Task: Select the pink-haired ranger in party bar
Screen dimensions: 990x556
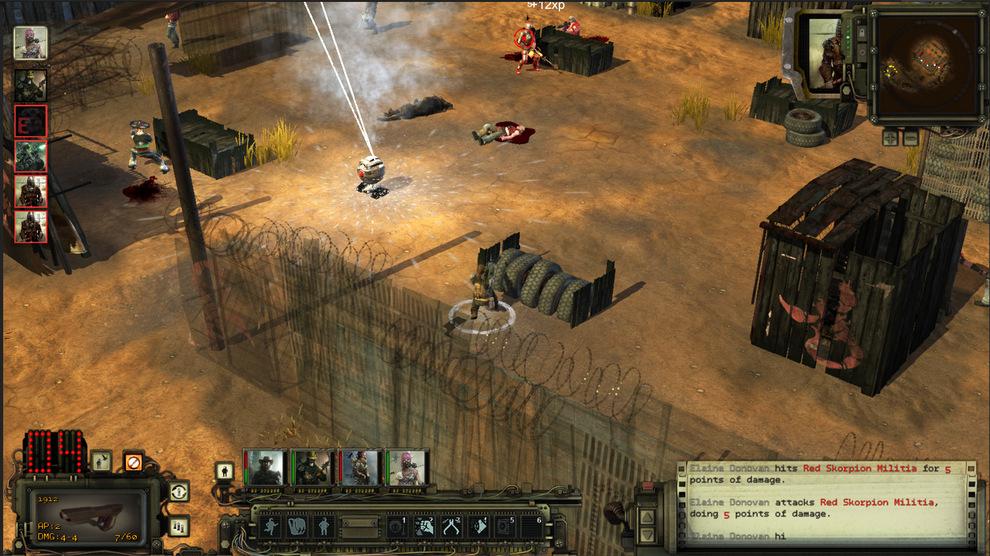Action: click(x=408, y=468)
